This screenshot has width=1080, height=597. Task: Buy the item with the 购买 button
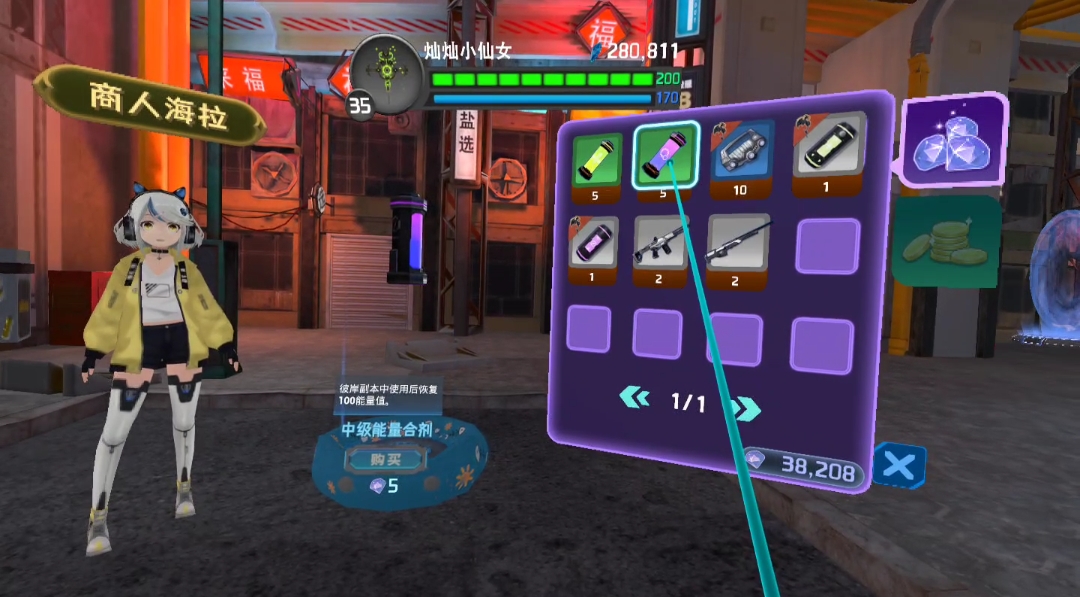pyautogui.click(x=386, y=459)
